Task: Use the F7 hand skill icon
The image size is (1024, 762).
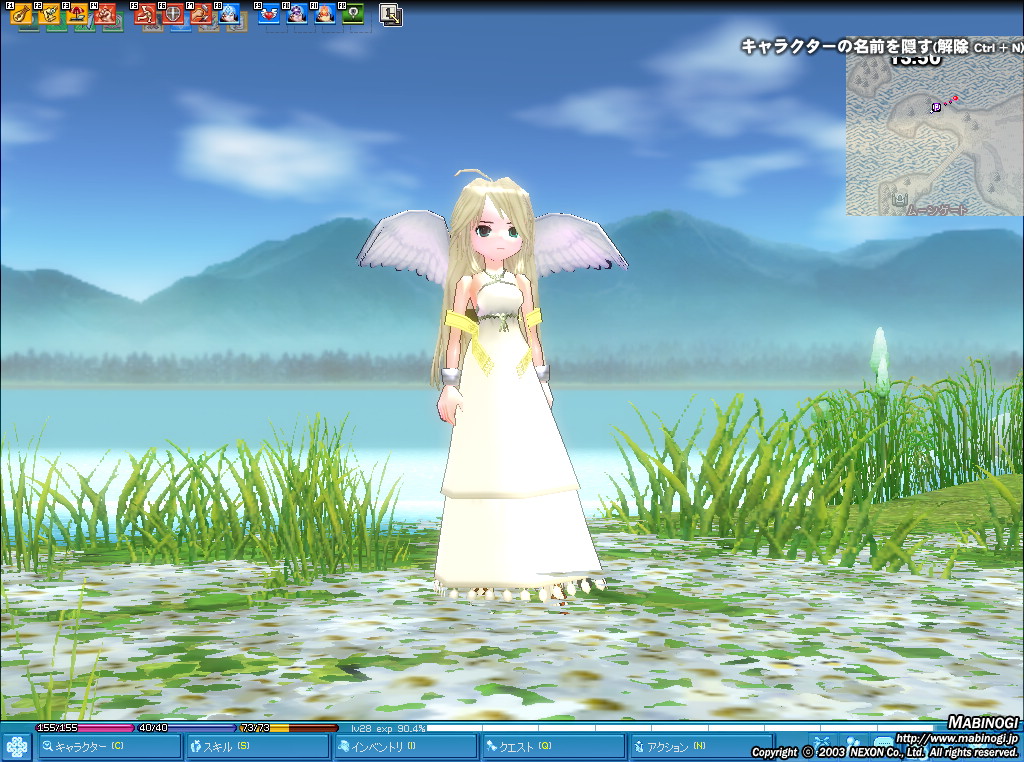Action: tap(200, 15)
